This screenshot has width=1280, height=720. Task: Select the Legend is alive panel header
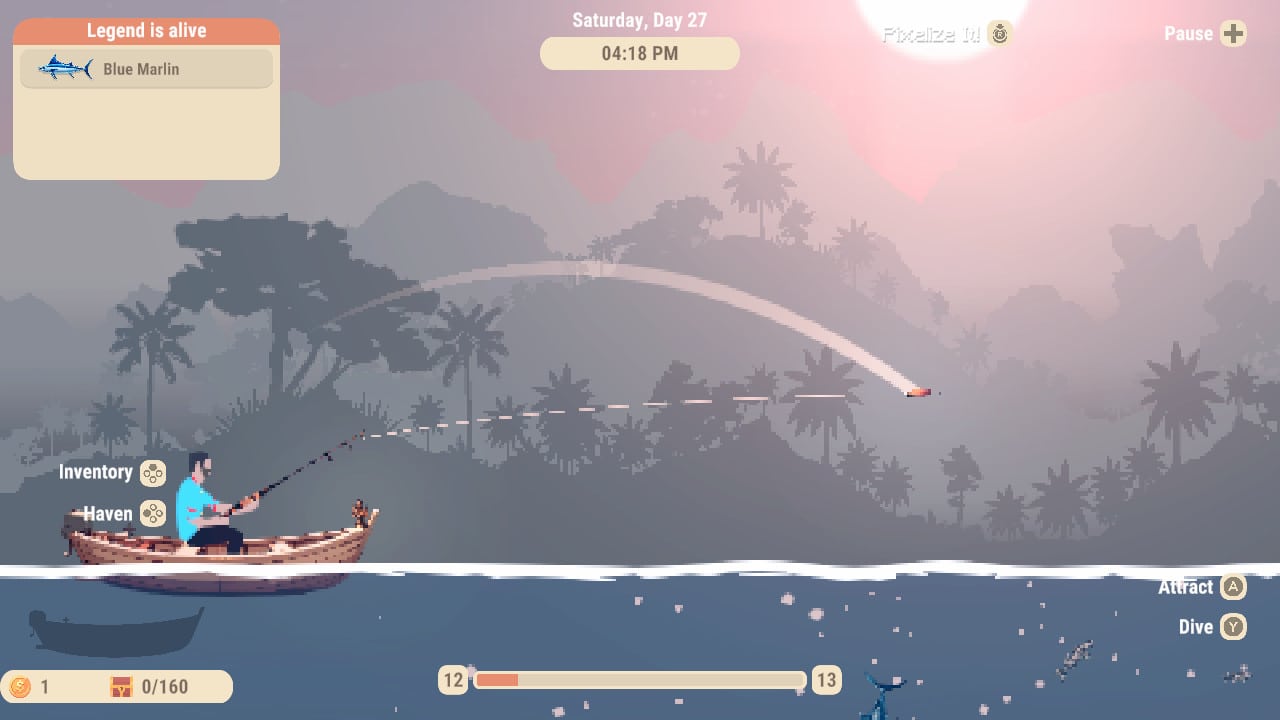click(x=146, y=30)
